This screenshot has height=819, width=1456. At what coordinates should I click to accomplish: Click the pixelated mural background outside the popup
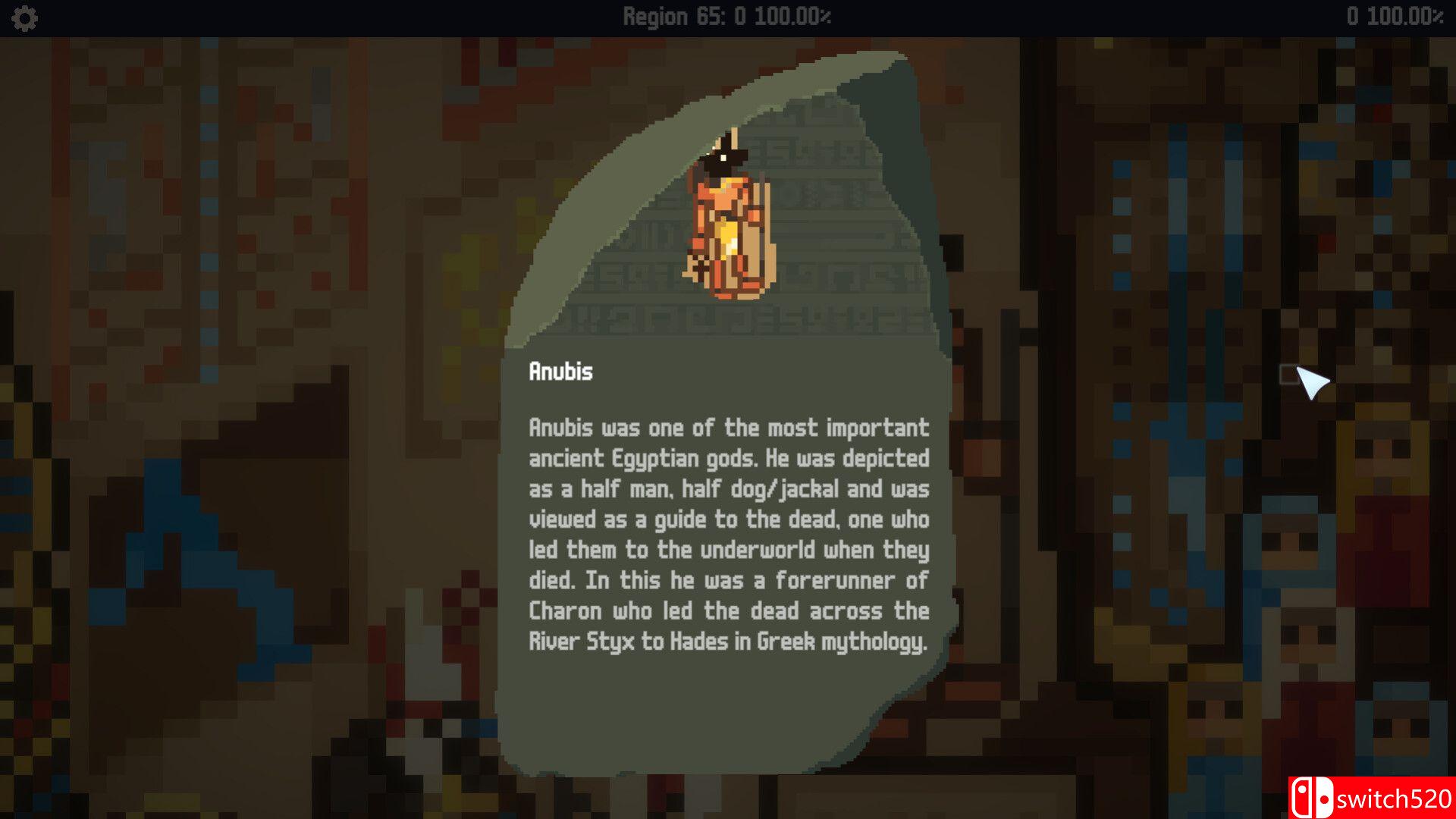pyautogui.click(x=227, y=455)
